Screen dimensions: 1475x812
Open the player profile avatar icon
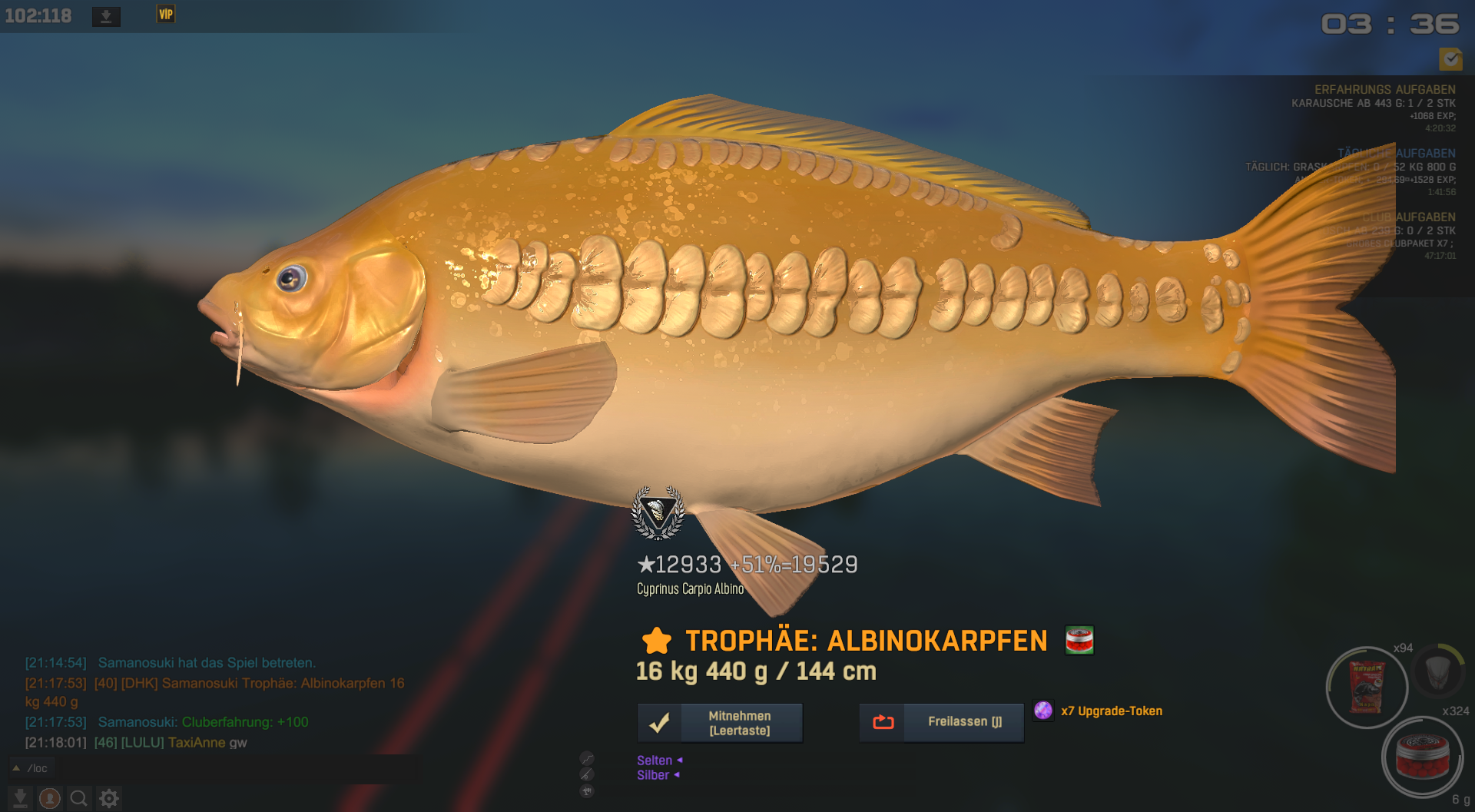coord(50,799)
